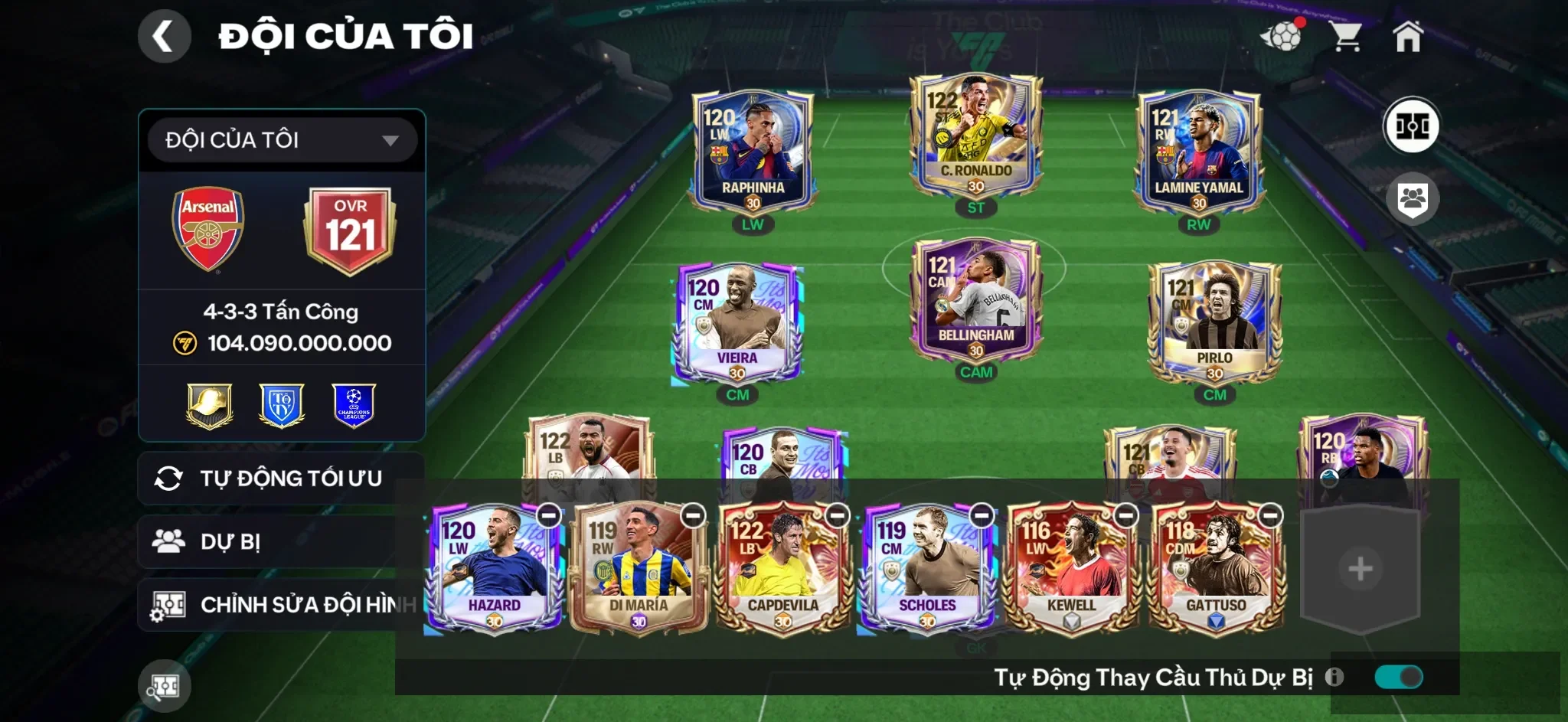Tap TỰ ĐỘNG TỐI ƯU auto-optimize button
The image size is (1568, 722).
pyautogui.click(x=280, y=479)
